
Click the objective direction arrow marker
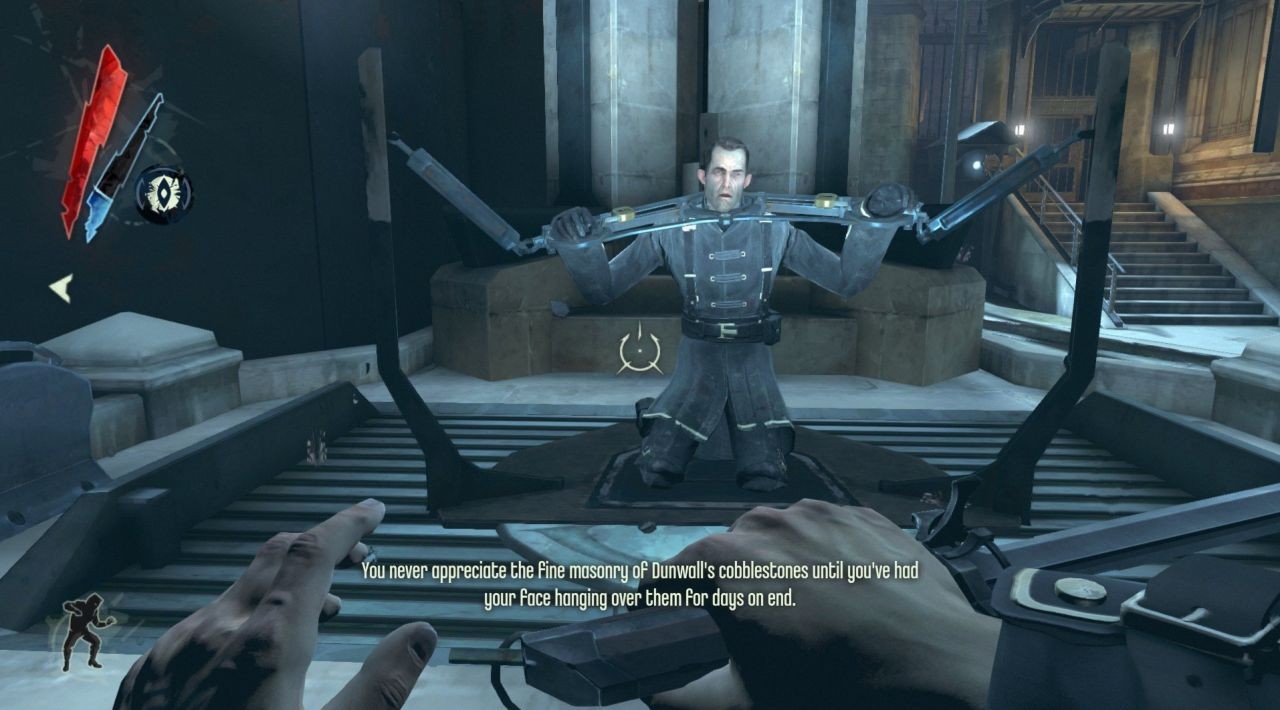pyautogui.click(x=61, y=289)
